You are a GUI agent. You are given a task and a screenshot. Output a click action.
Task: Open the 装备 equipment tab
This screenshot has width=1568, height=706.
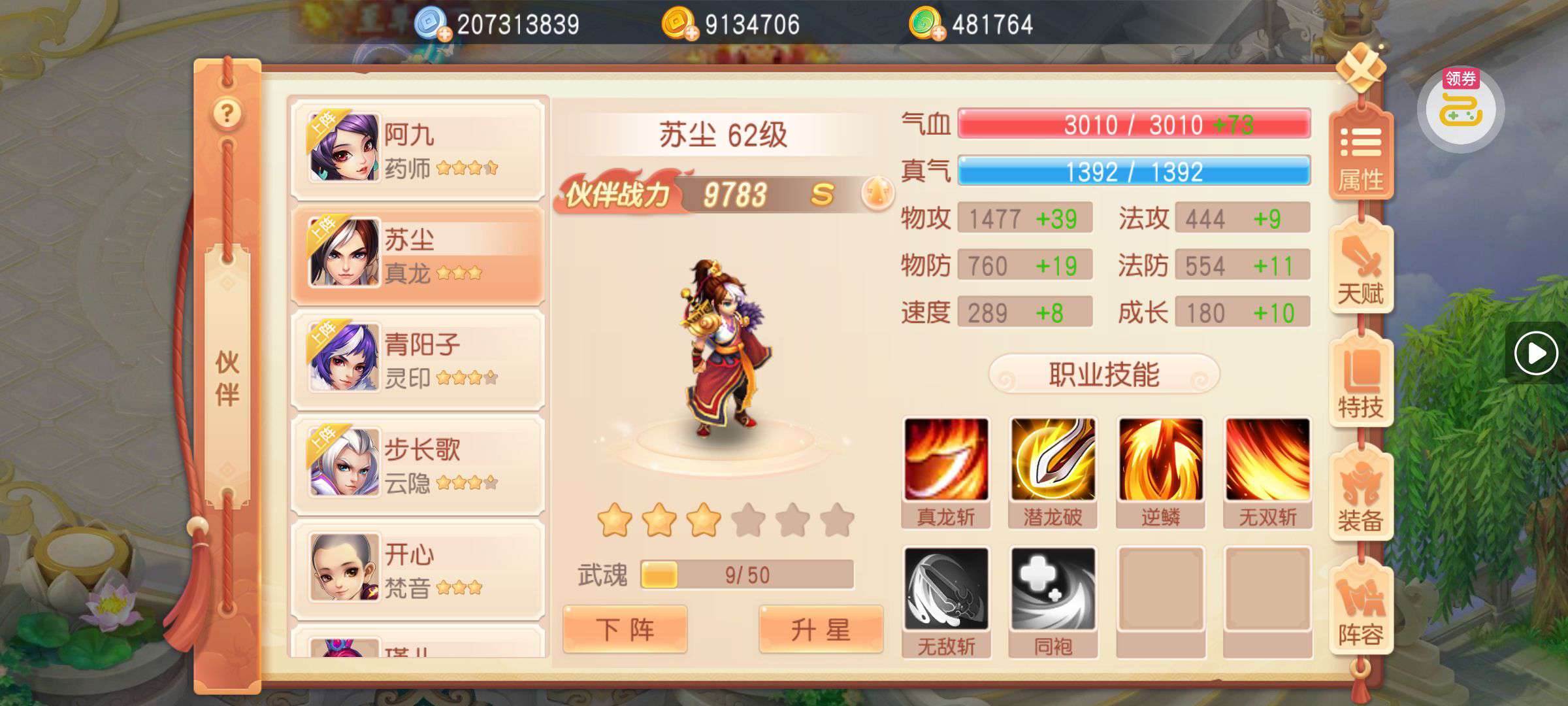click(1361, 498)
